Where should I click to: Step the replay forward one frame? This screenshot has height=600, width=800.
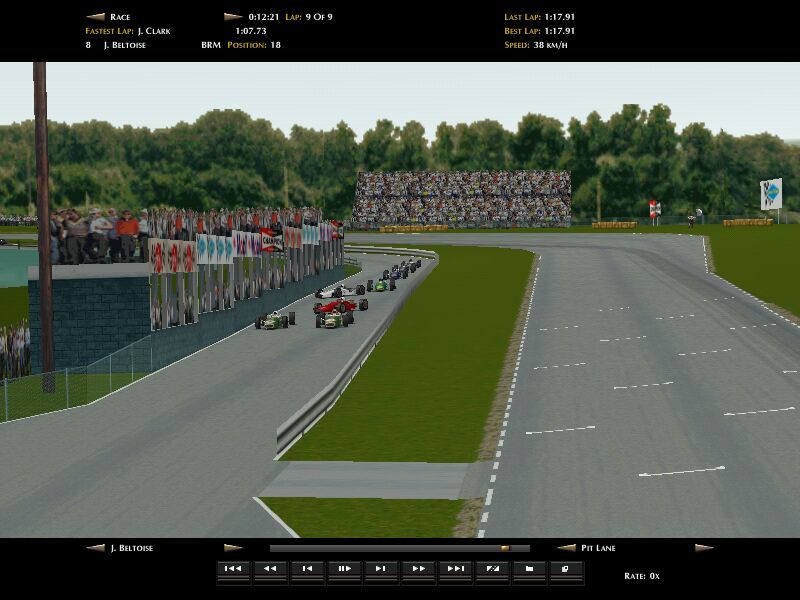click(380, 569)
